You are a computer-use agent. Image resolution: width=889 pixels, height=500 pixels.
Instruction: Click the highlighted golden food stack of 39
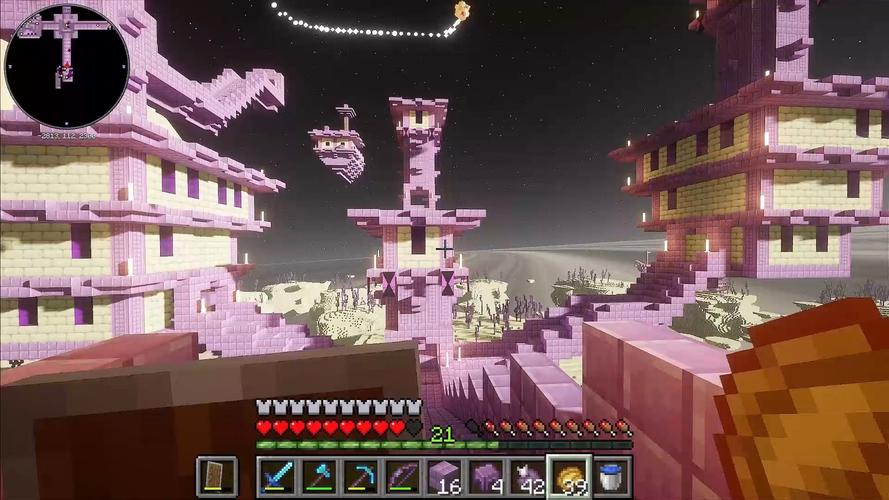569,476
